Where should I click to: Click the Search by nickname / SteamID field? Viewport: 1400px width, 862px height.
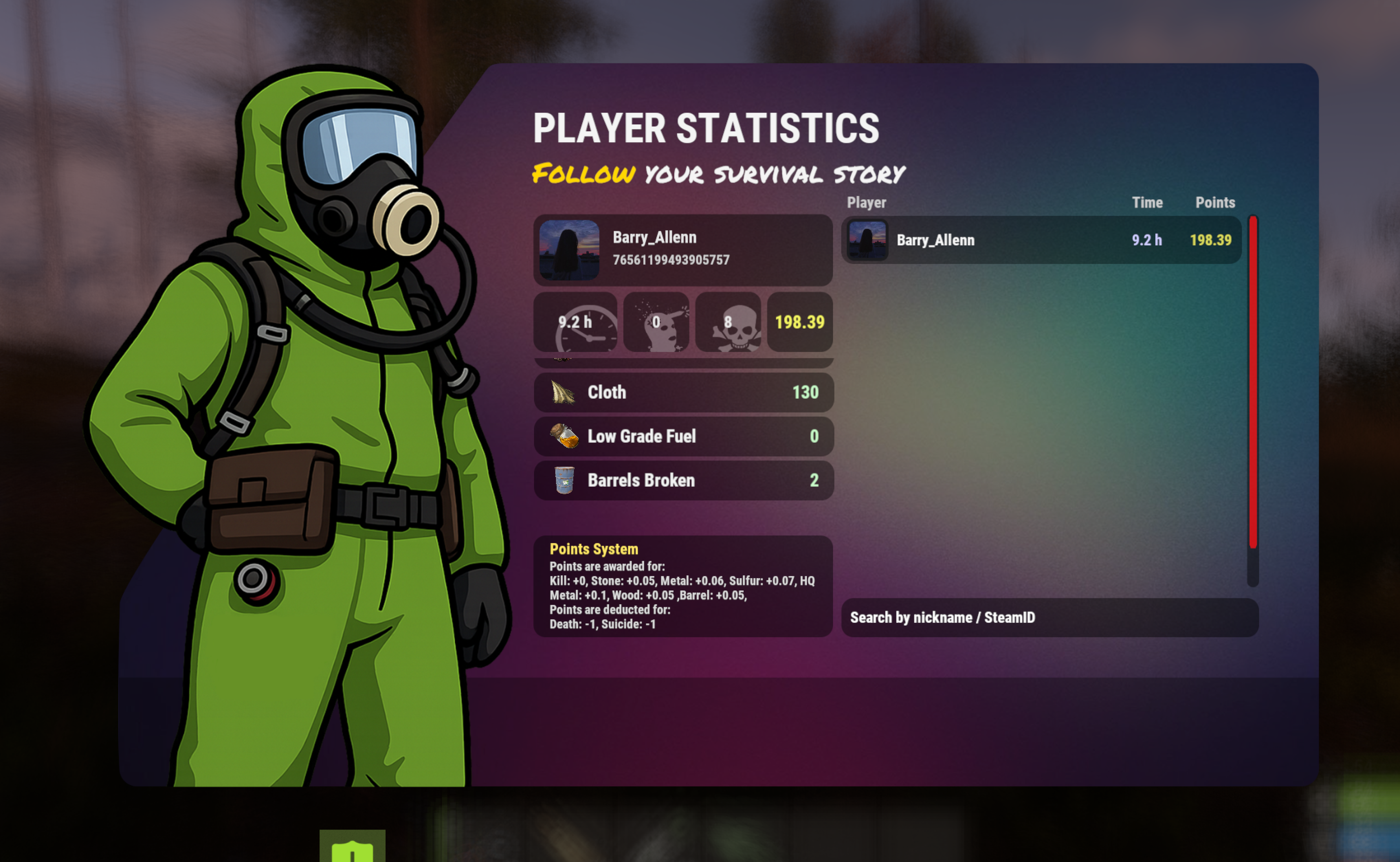[1050, 617]
